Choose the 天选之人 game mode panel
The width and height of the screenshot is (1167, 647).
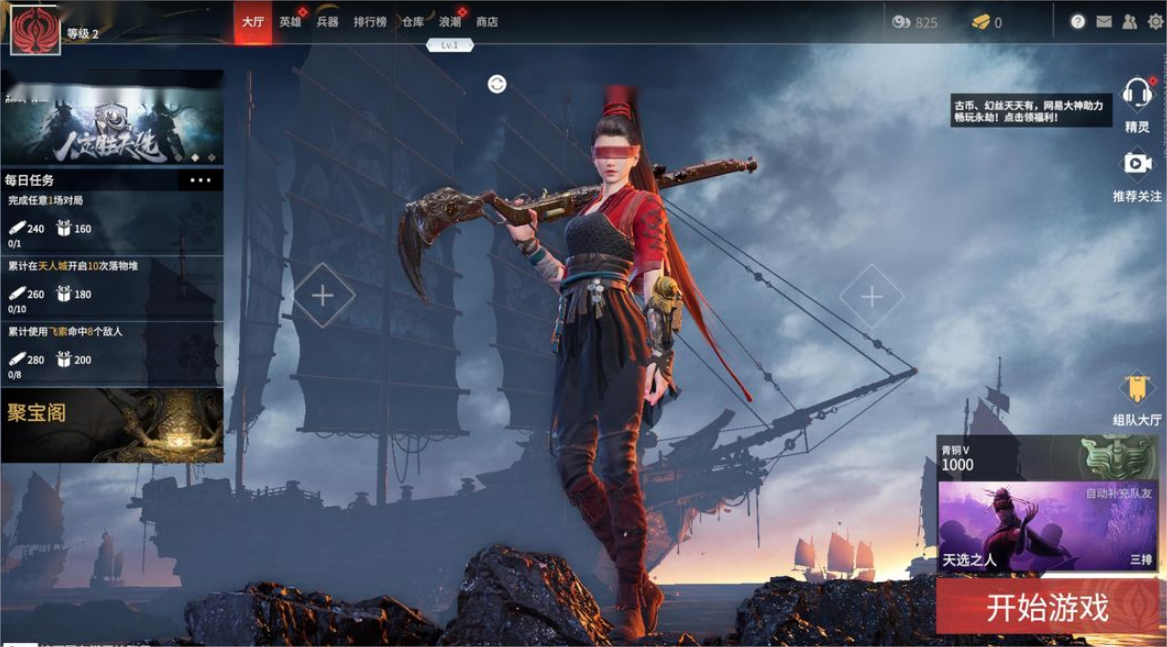(x=1047, y=527)
